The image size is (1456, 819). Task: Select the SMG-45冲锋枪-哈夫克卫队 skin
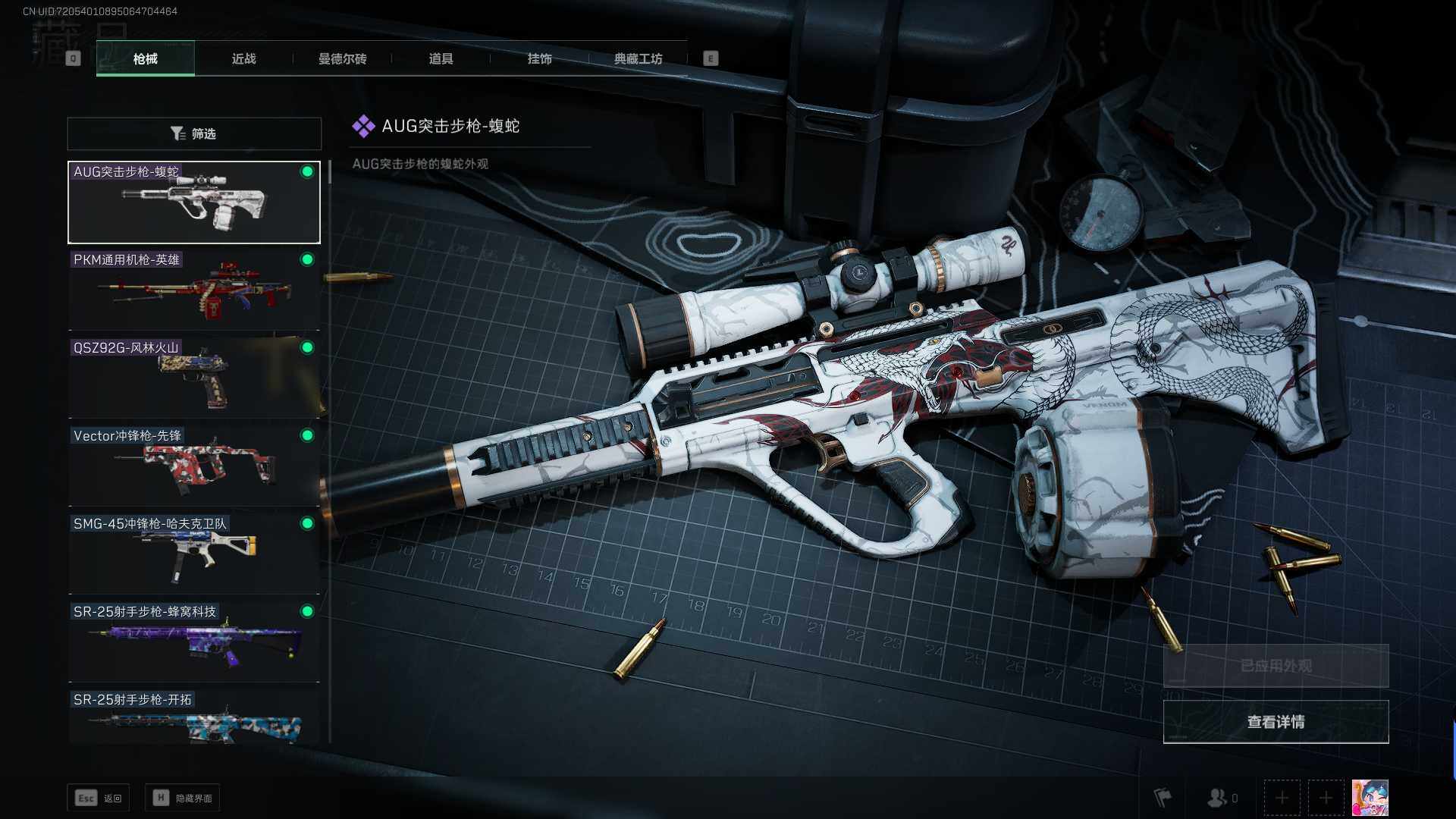(x=194, y=554)
